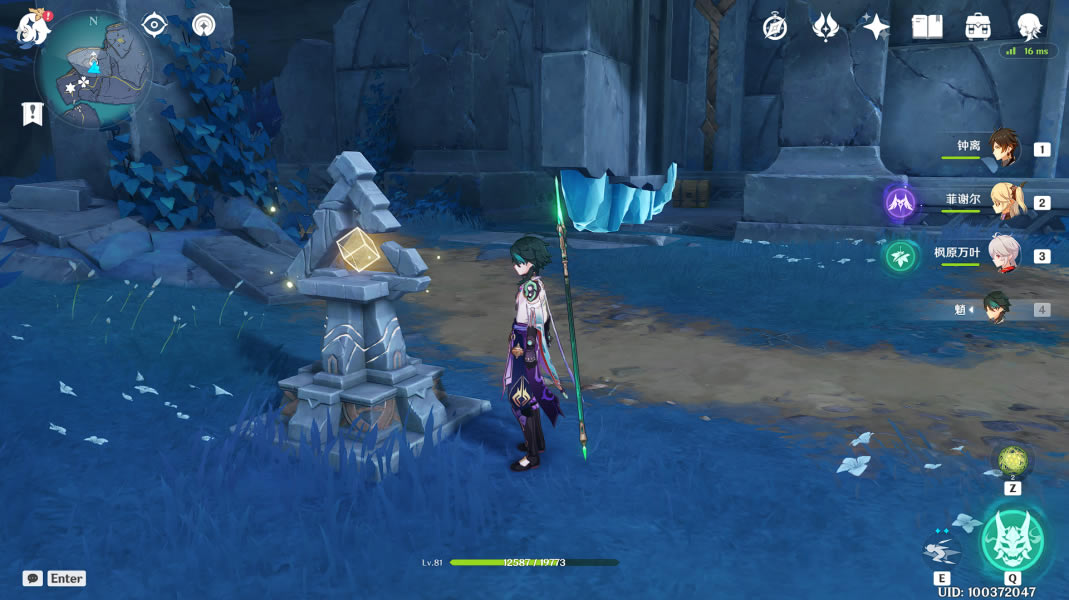Open the compass icon in top bar
Image resolution: width=1069 pixels, height=600 pixels.
[x=775, y=27]
